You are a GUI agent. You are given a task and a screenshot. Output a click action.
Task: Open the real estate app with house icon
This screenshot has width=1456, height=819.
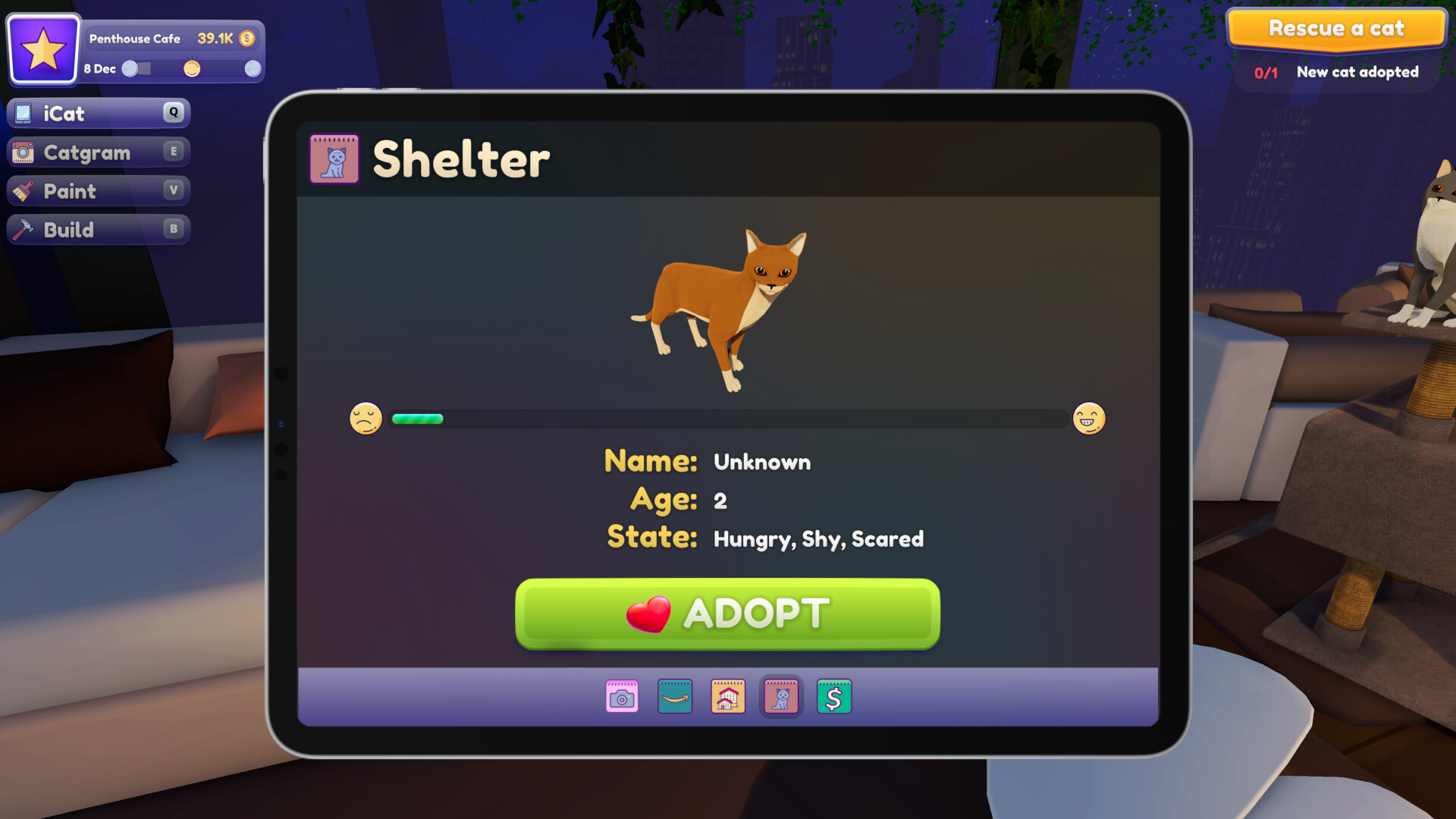(726, 696)
